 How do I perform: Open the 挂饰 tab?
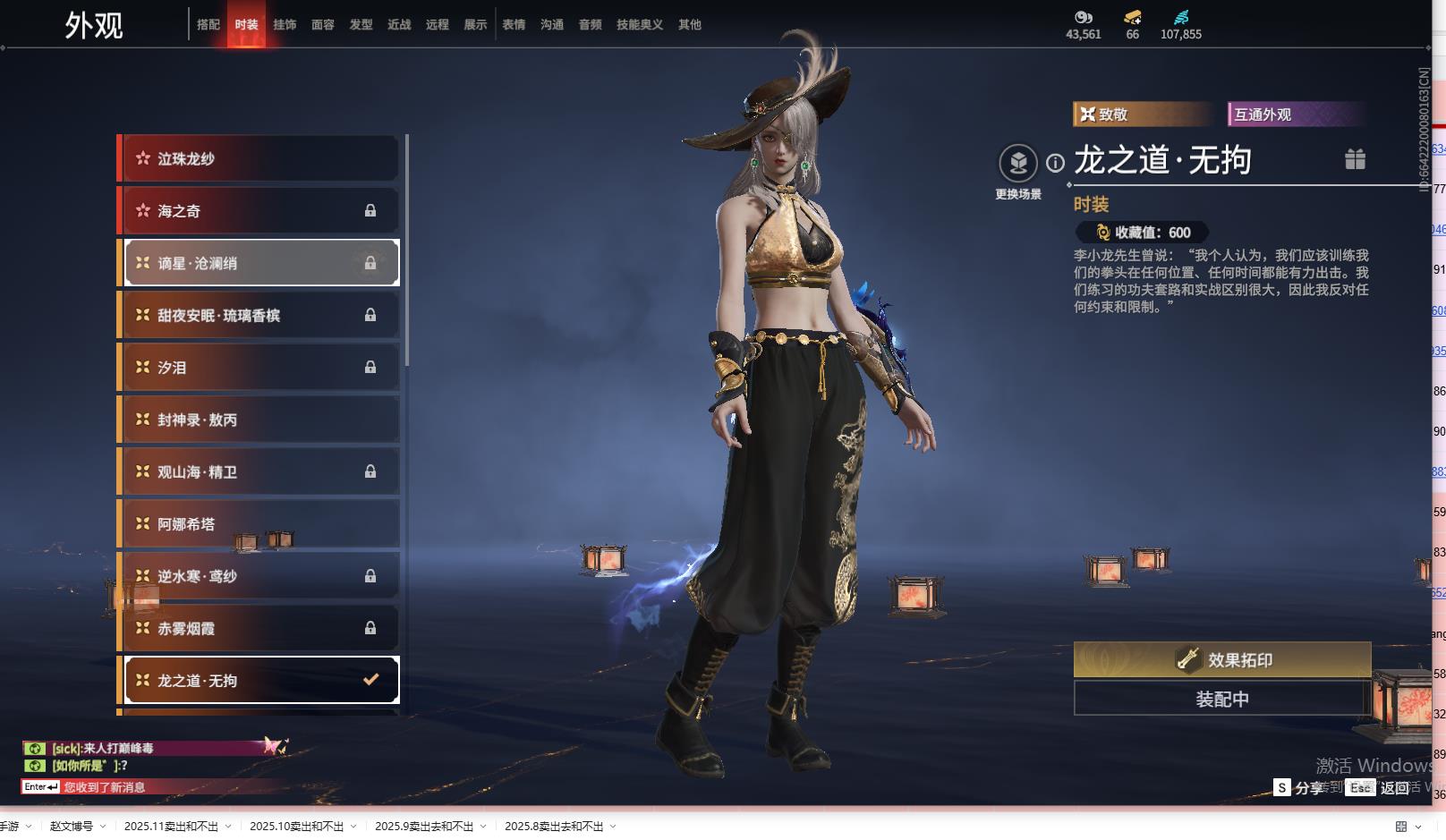285,25
